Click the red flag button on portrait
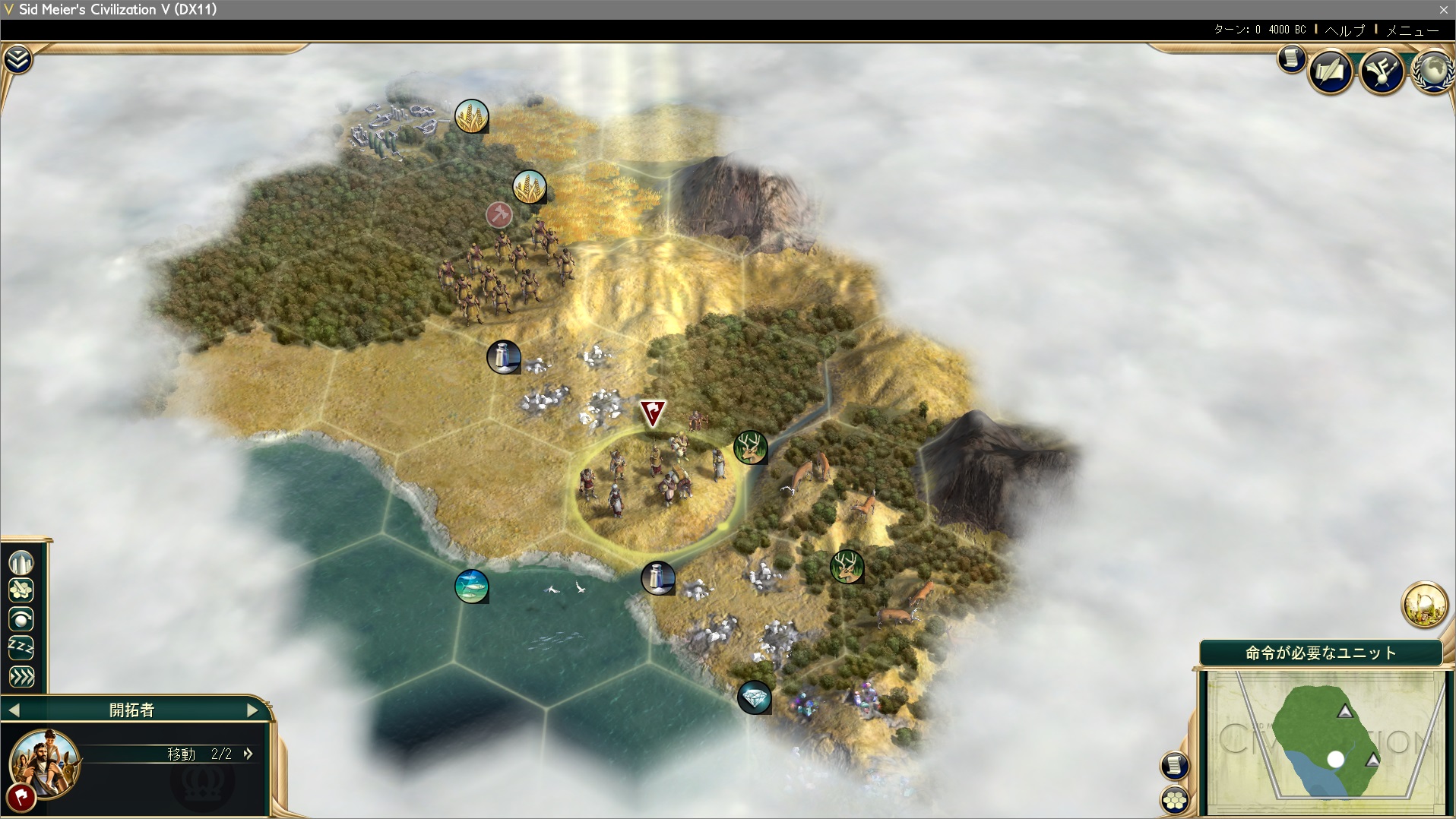Screen dimensions: 1456x819 21,798
